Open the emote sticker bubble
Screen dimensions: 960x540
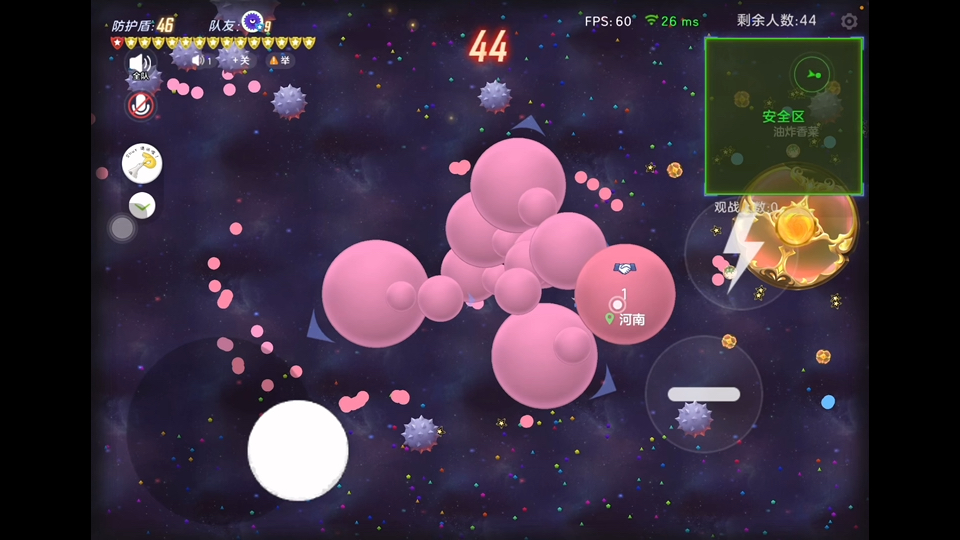point(142,164)
